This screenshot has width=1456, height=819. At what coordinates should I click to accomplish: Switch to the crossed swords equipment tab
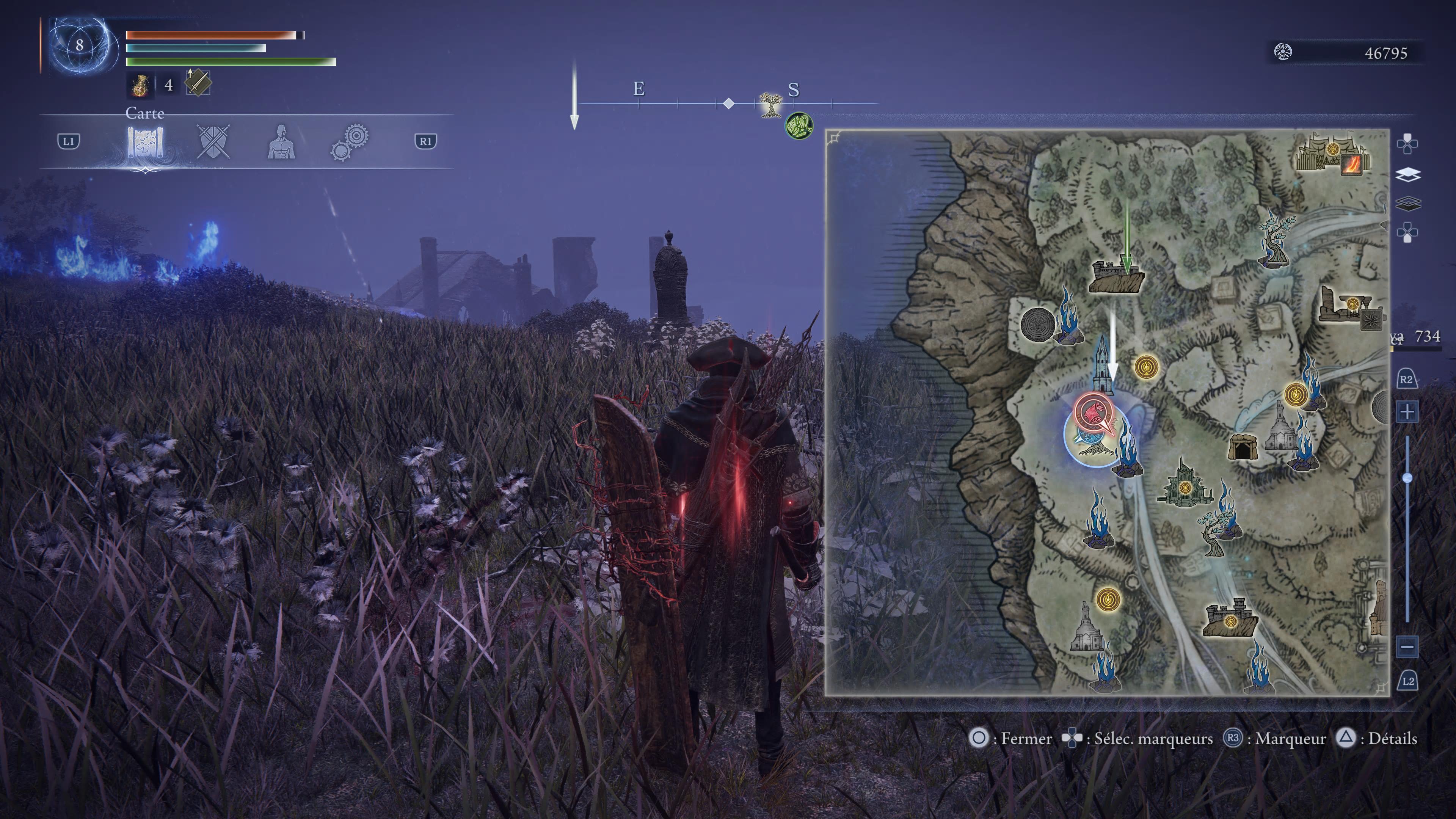213,141
